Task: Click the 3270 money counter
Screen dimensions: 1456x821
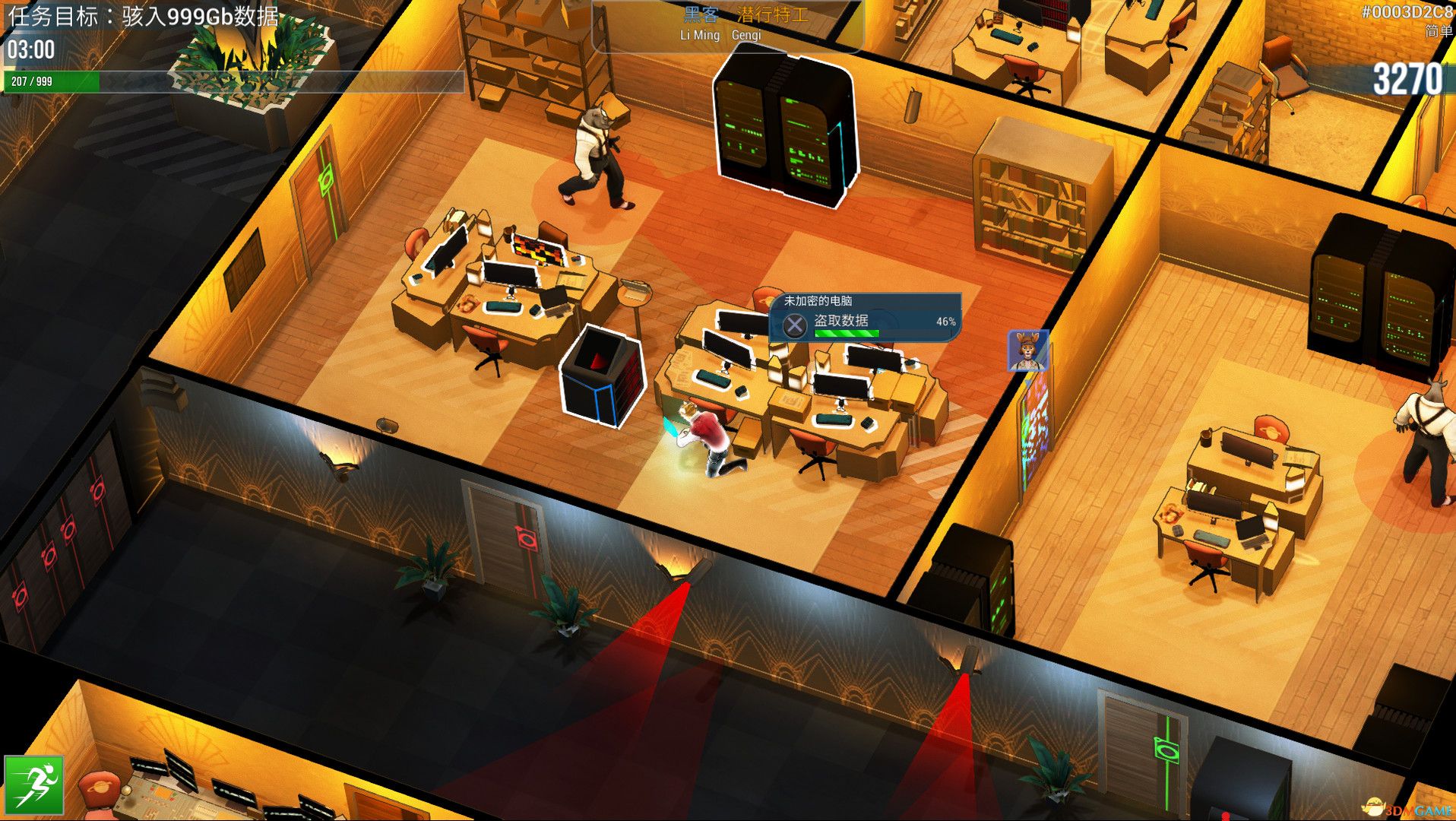Action: (1413, 76)
